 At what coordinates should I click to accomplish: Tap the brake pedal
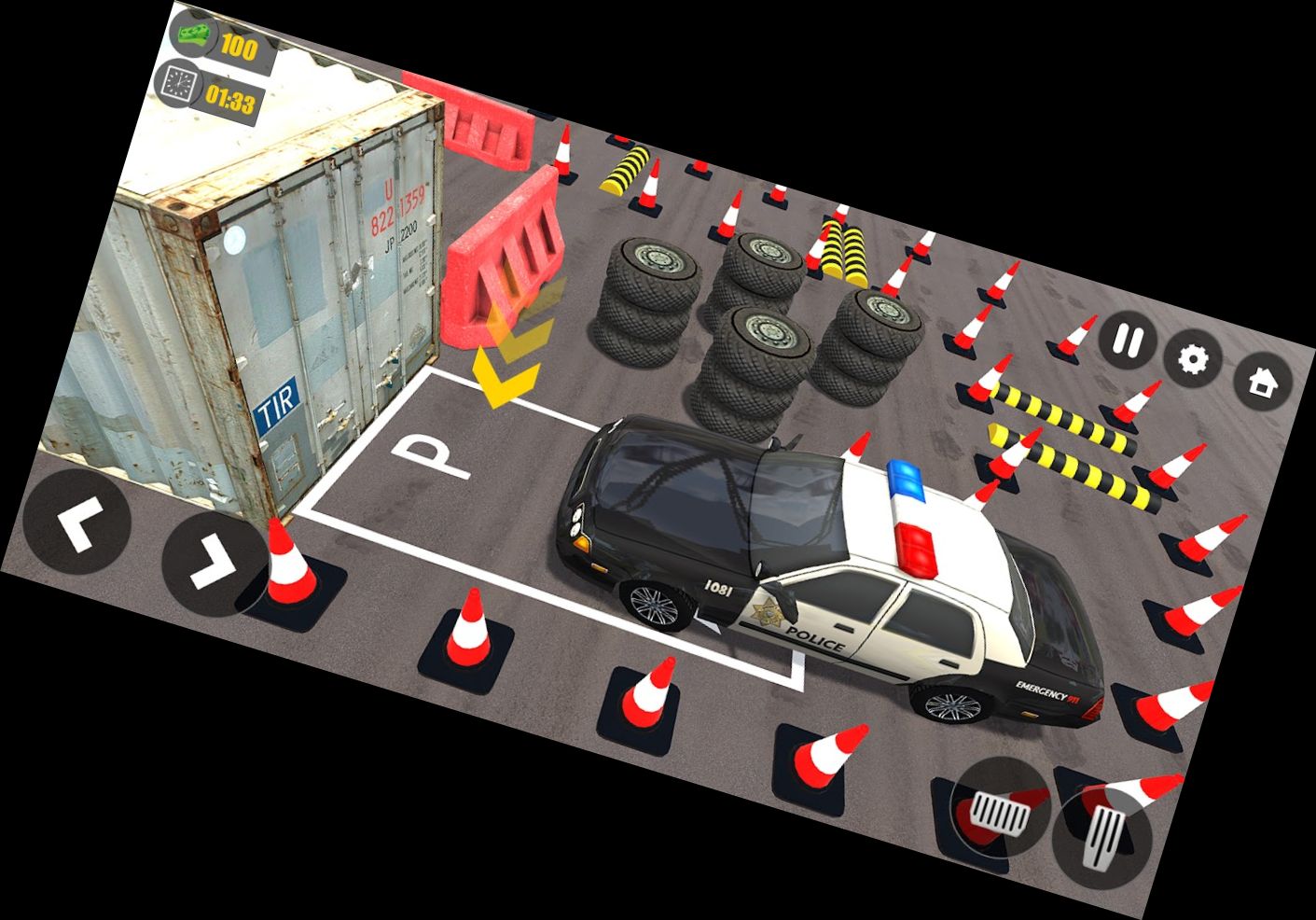(1000, 808)
